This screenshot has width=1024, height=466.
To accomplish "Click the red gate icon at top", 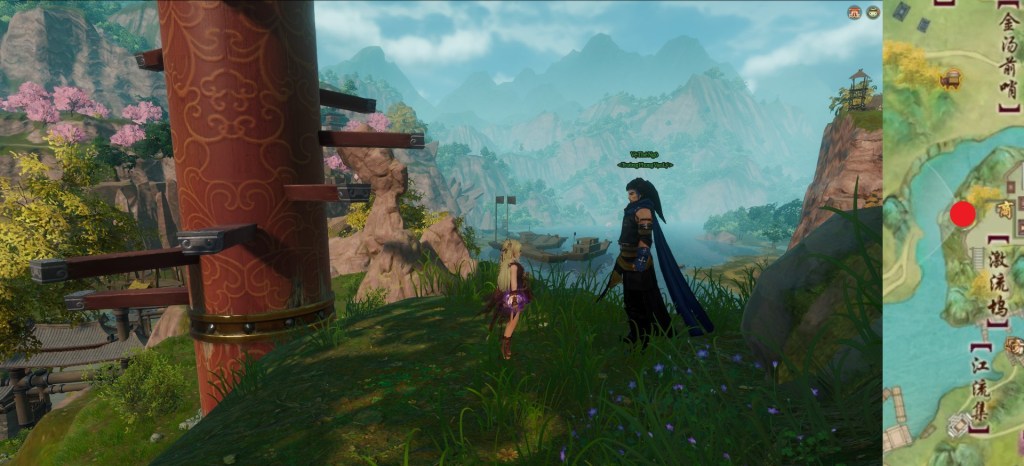I will (x=854, y=12).
